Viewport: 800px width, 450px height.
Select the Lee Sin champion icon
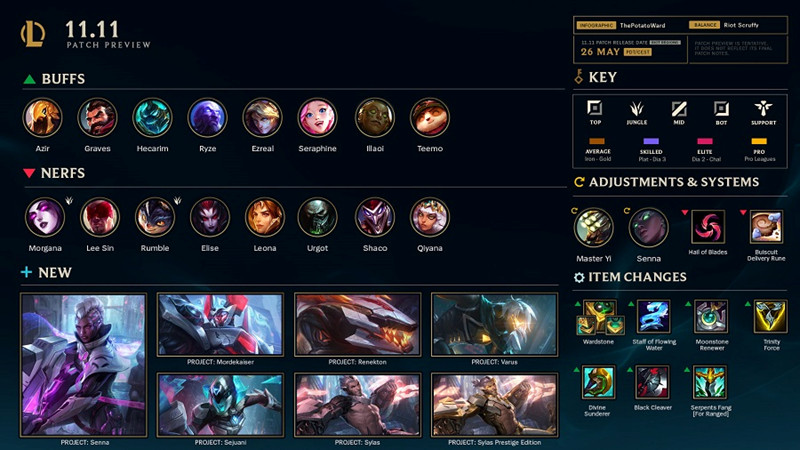[99, 217]
